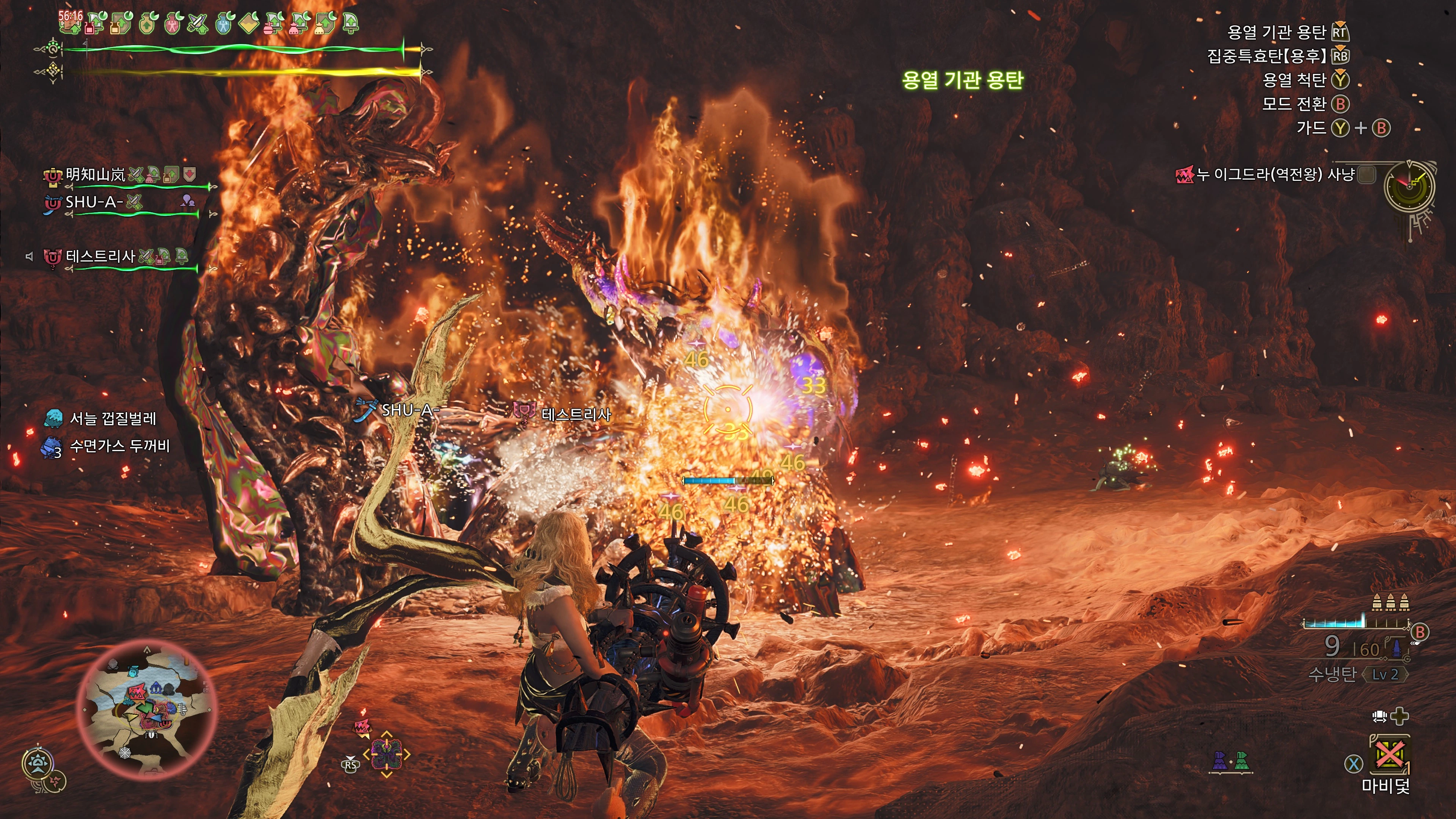The image size is (1456, 819).
Task: Click the target monster icon with yellow arrows
Action: tap(387, 754)
